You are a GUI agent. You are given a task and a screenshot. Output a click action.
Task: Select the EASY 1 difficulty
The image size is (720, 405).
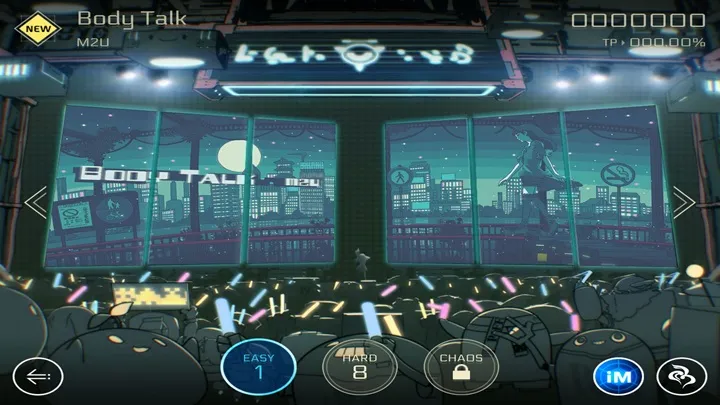click(x=257, y=366)
